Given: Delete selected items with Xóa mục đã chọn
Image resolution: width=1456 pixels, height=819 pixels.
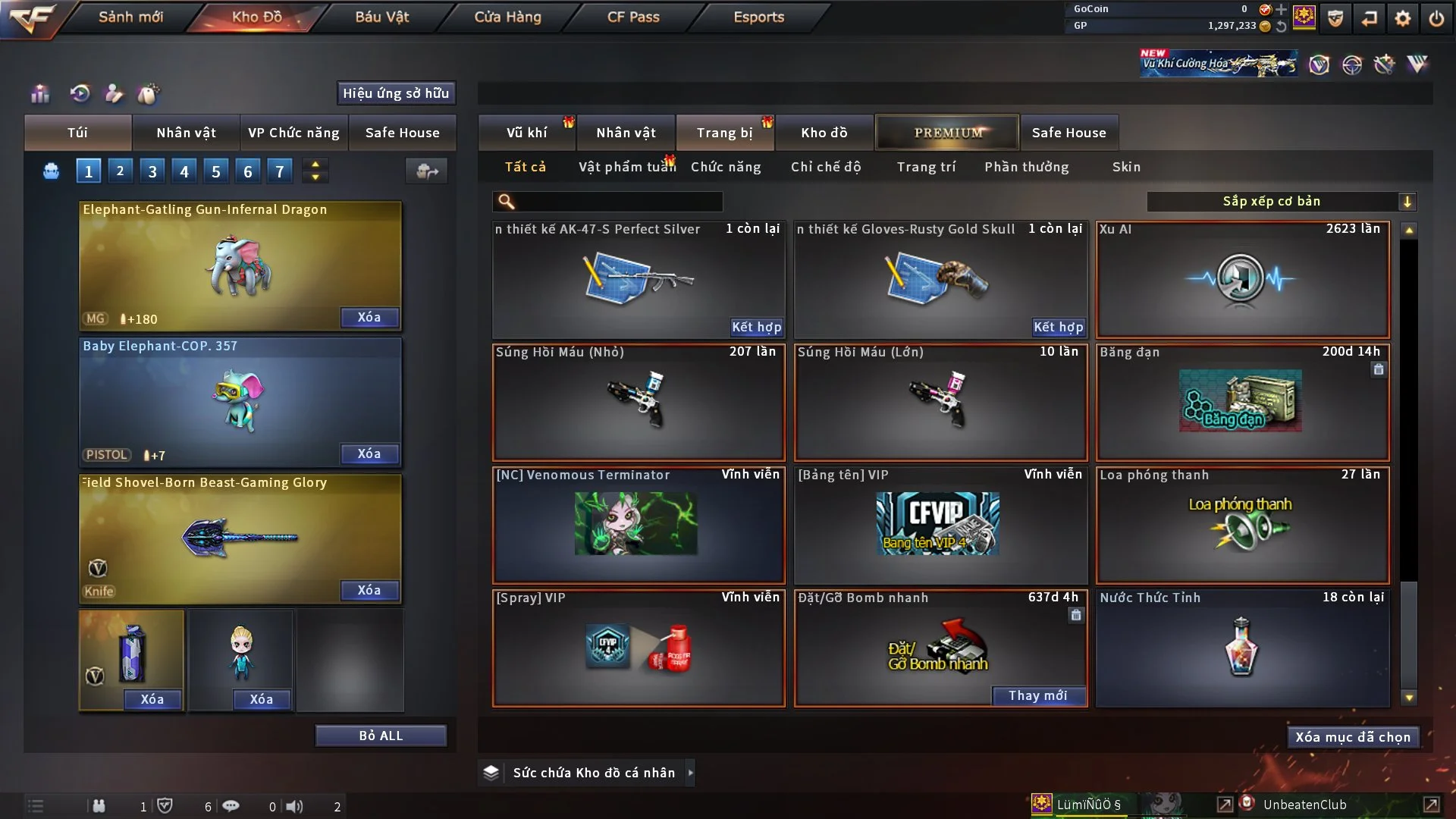Looking at the screenshot, I should 1352,737.
